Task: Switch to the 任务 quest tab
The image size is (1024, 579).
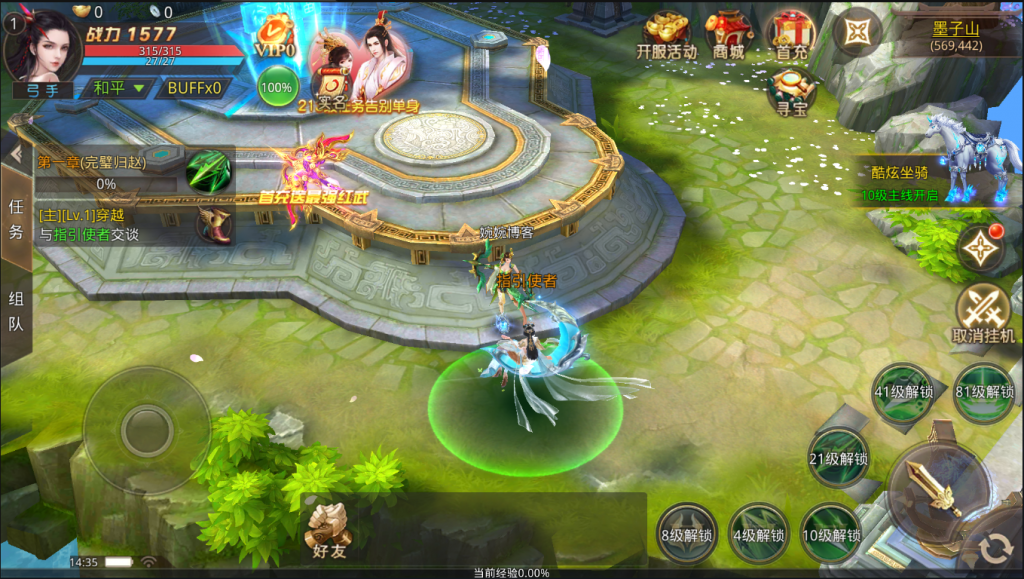Action: click(16, 219)
